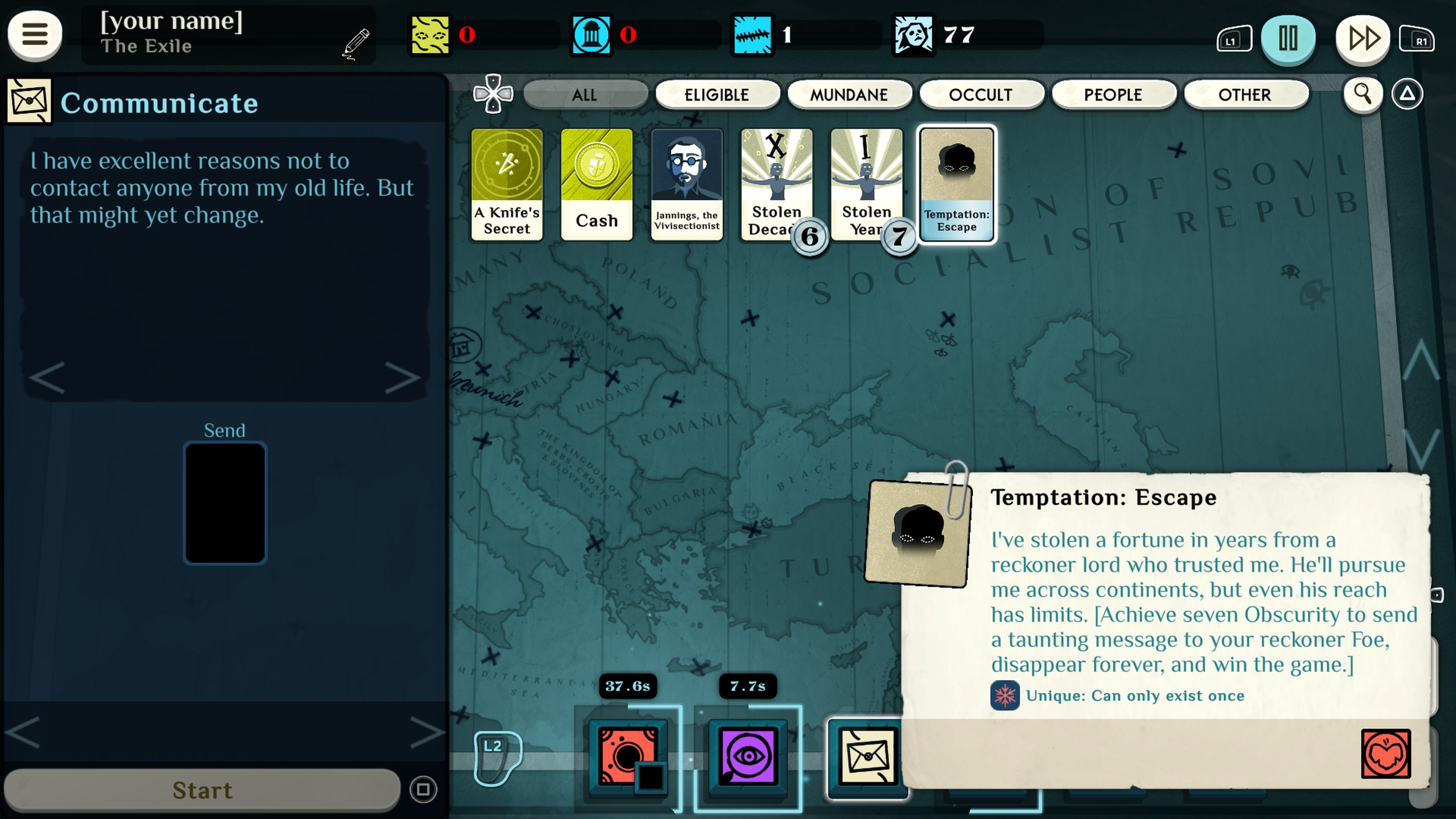1456x819 pixels.
Task: Switch to the ELIGIBLE filter tab
Action: click(x=717, y=95)
